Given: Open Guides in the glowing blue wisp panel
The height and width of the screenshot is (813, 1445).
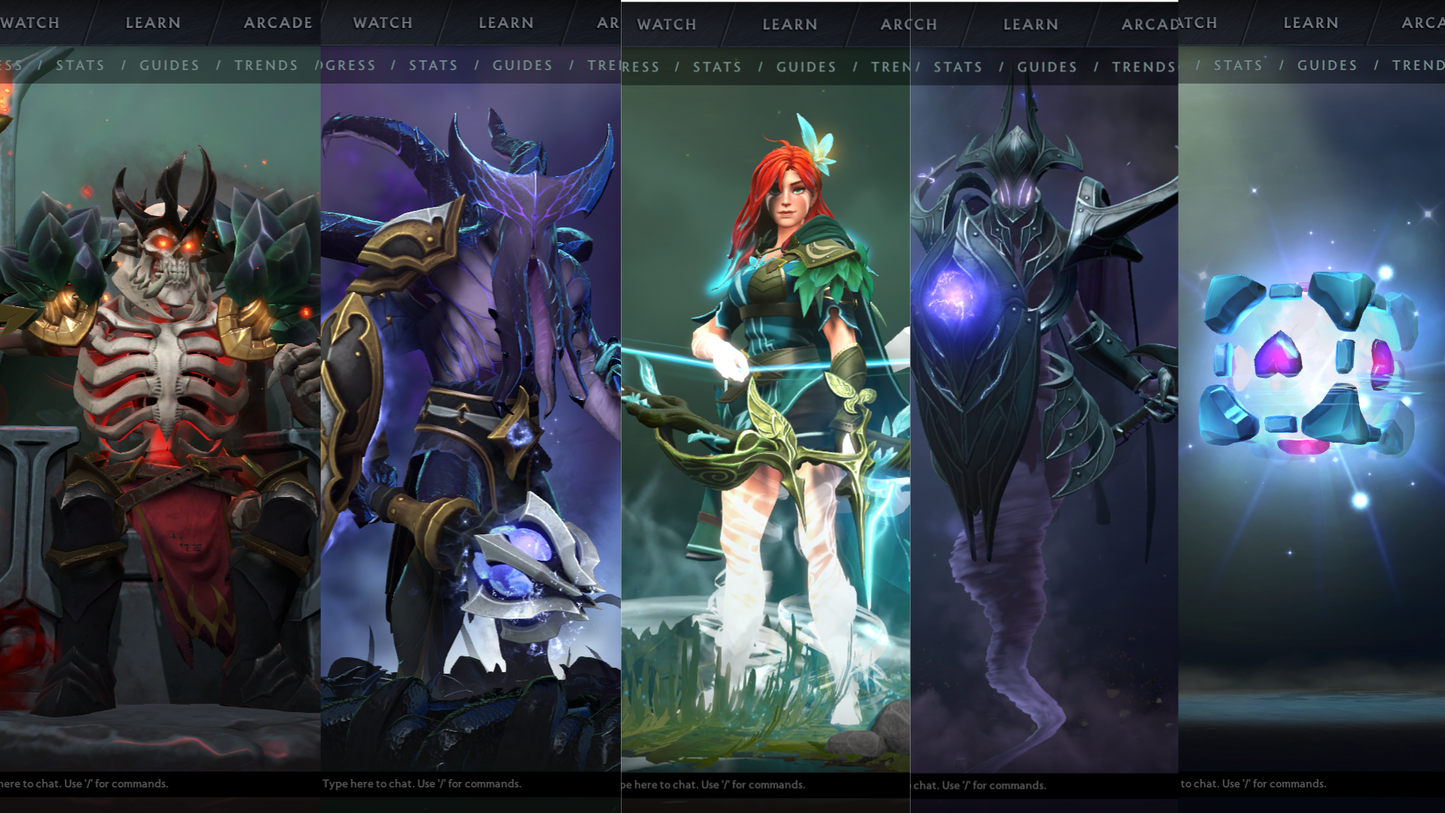Looking at the screenshot, I should [1328, 65].
